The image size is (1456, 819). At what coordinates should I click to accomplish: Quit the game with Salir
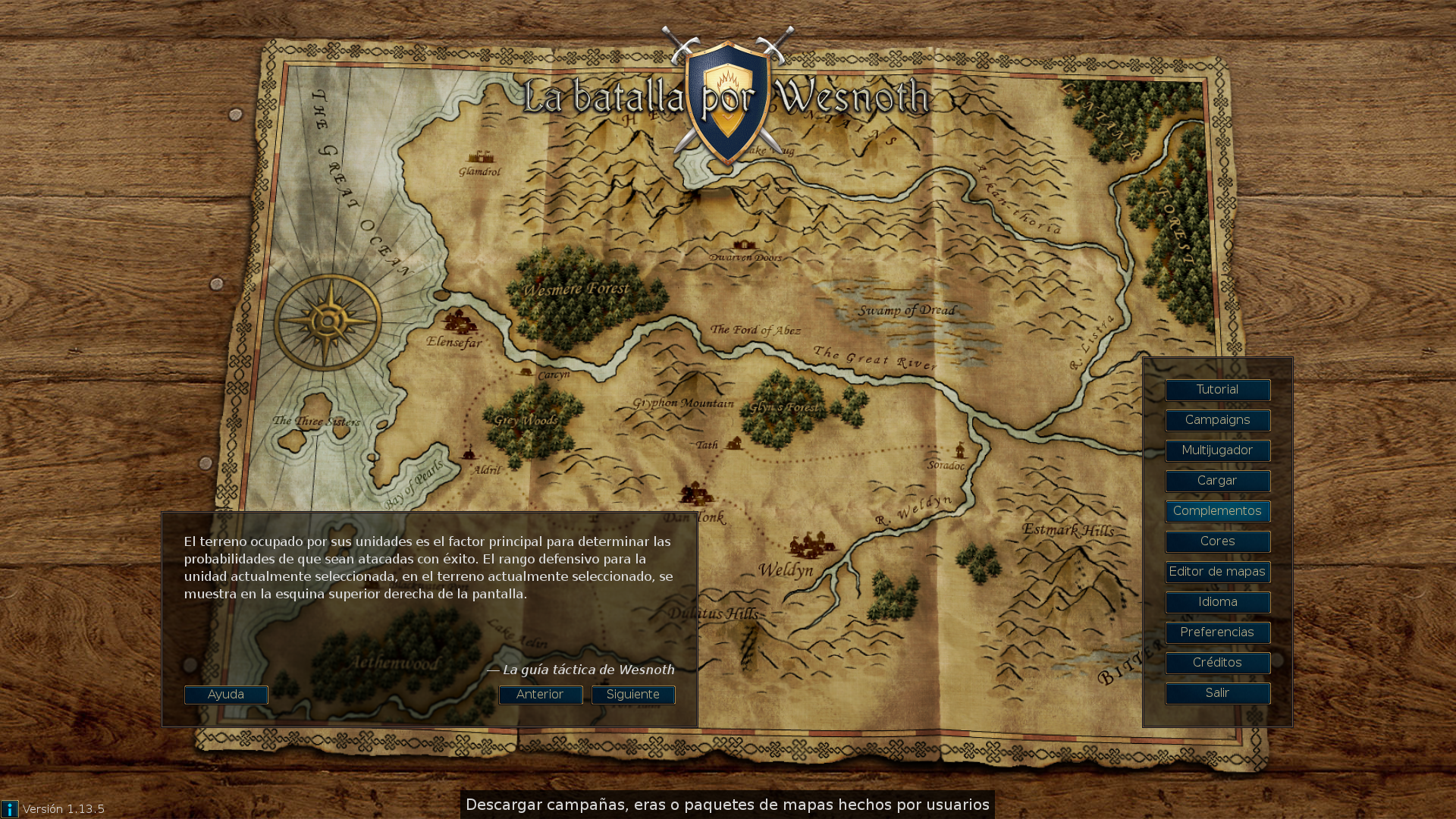point(1217,693)
